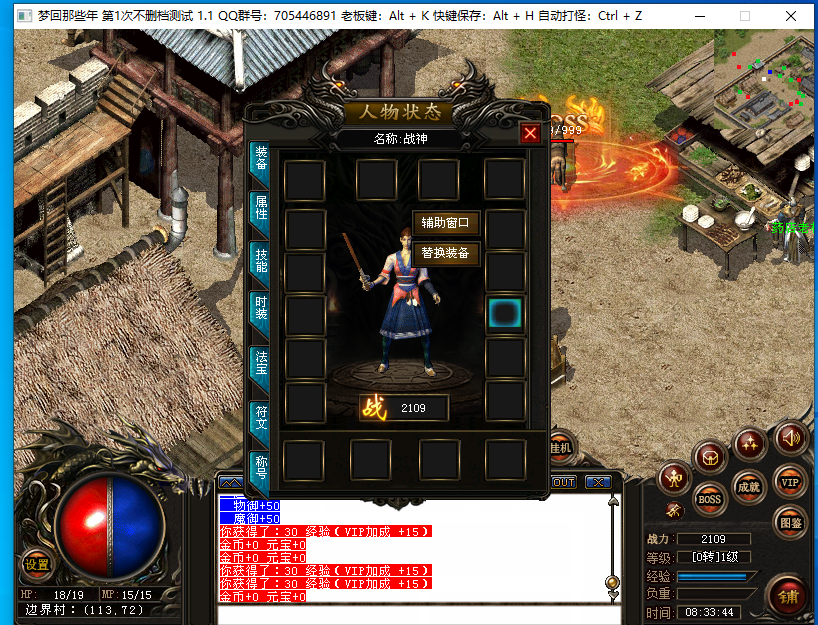Open the 成就 achievements icon
The width and height of the screenshot is (818, 625).
(x=748, y=487)
